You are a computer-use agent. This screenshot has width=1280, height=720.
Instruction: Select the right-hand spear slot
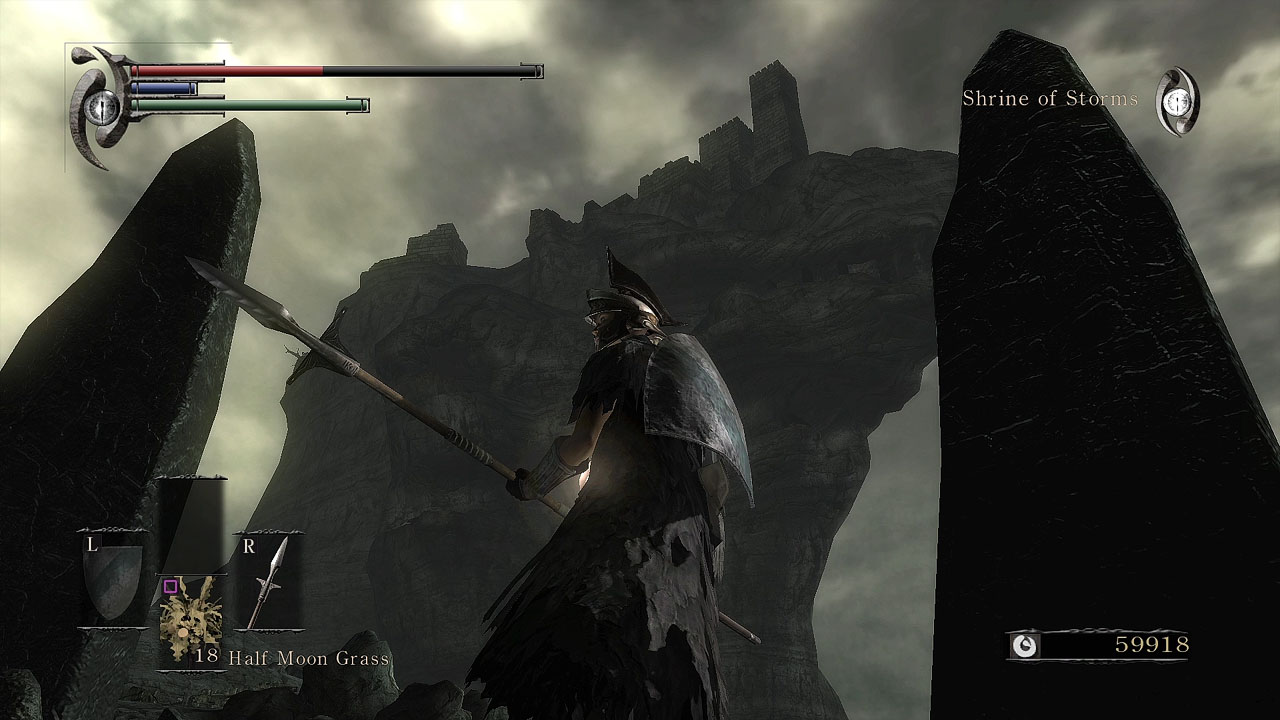pos(268,582)
